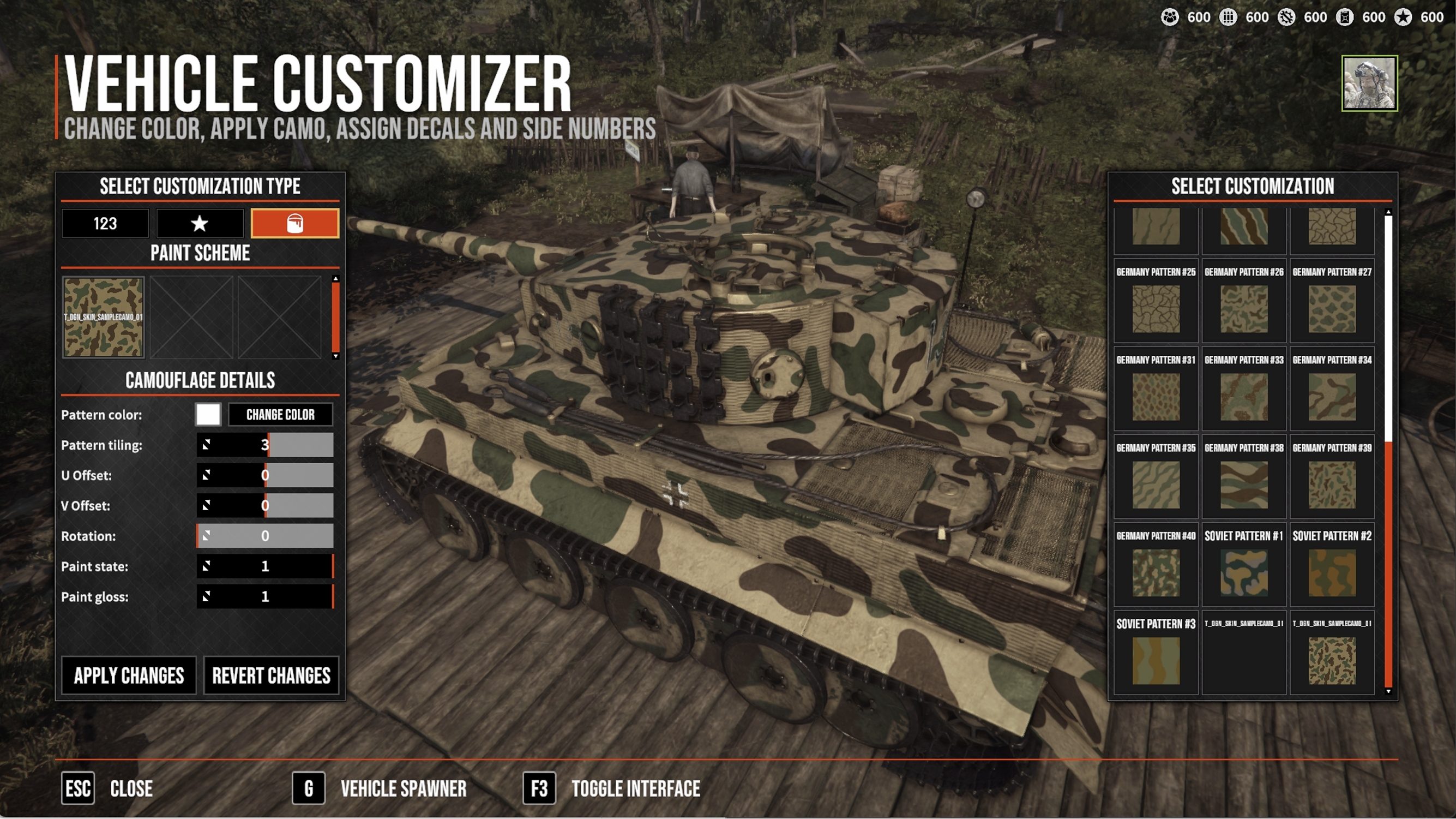This screenshot has height=819, width=1456.
Task: Switch to the 123 side numbers tab
Action: click(x=105, y=223)
